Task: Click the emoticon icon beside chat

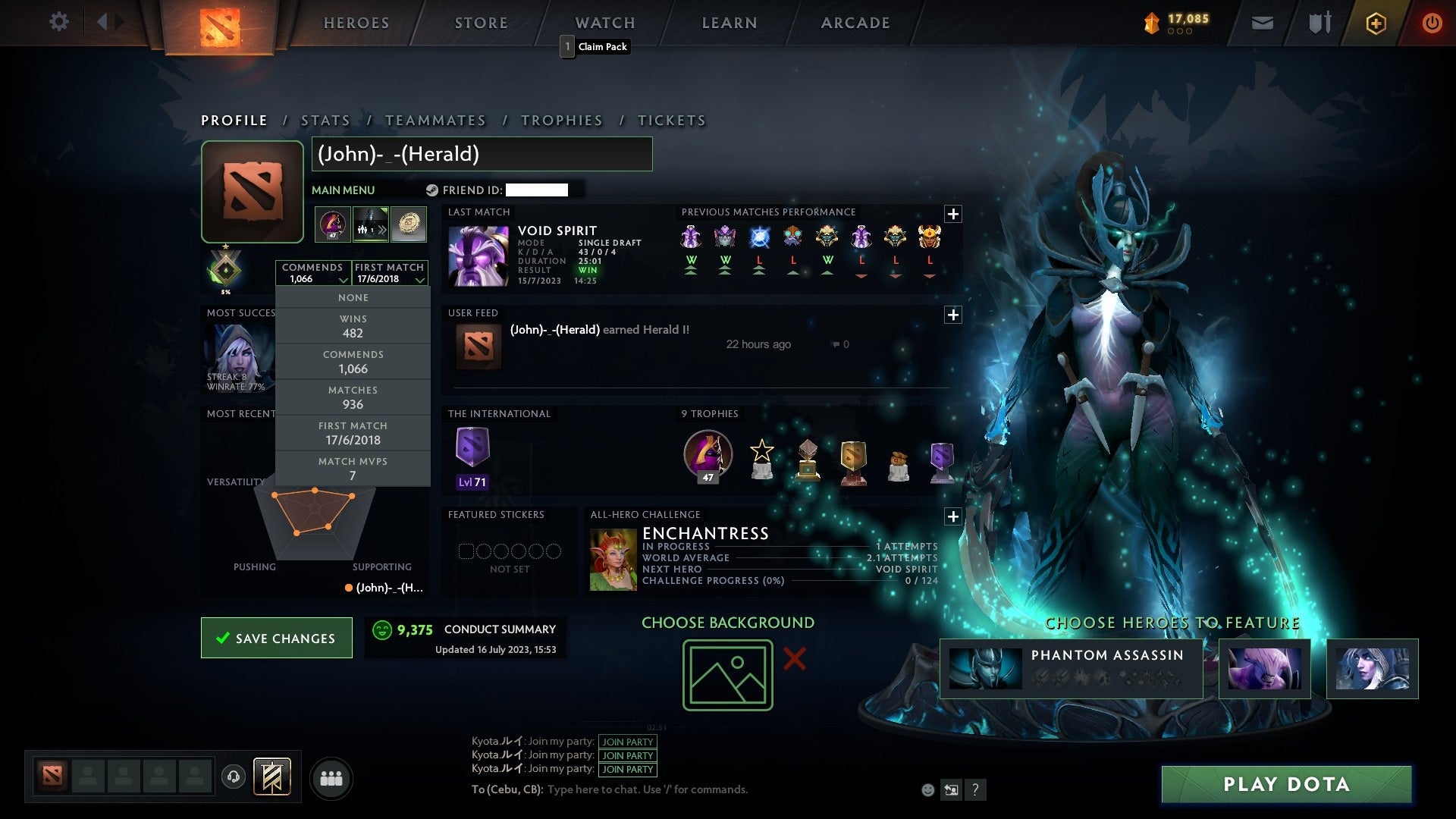Action: pos(927,789)
